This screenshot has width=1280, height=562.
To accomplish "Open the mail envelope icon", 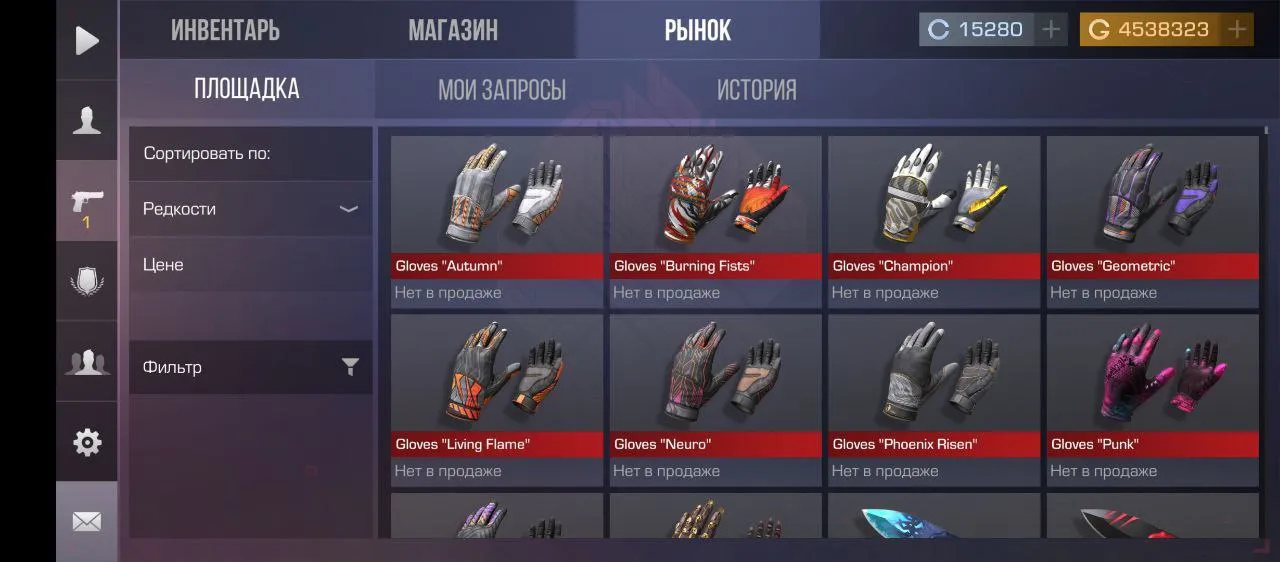I will [x=87, y=522].
